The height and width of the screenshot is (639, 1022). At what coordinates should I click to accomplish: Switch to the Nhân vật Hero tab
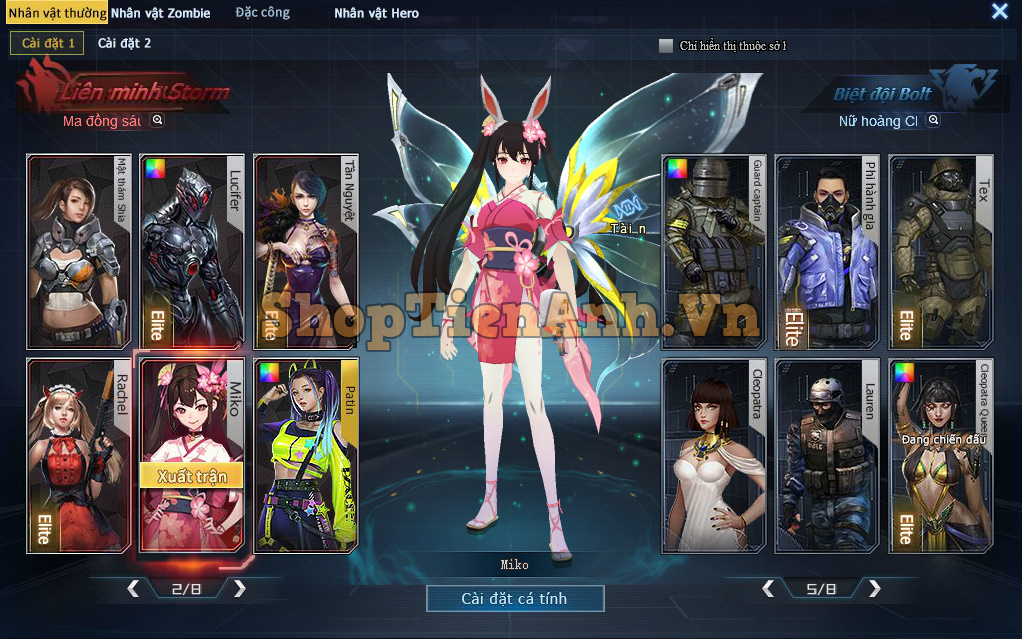(x=376, y=13)
